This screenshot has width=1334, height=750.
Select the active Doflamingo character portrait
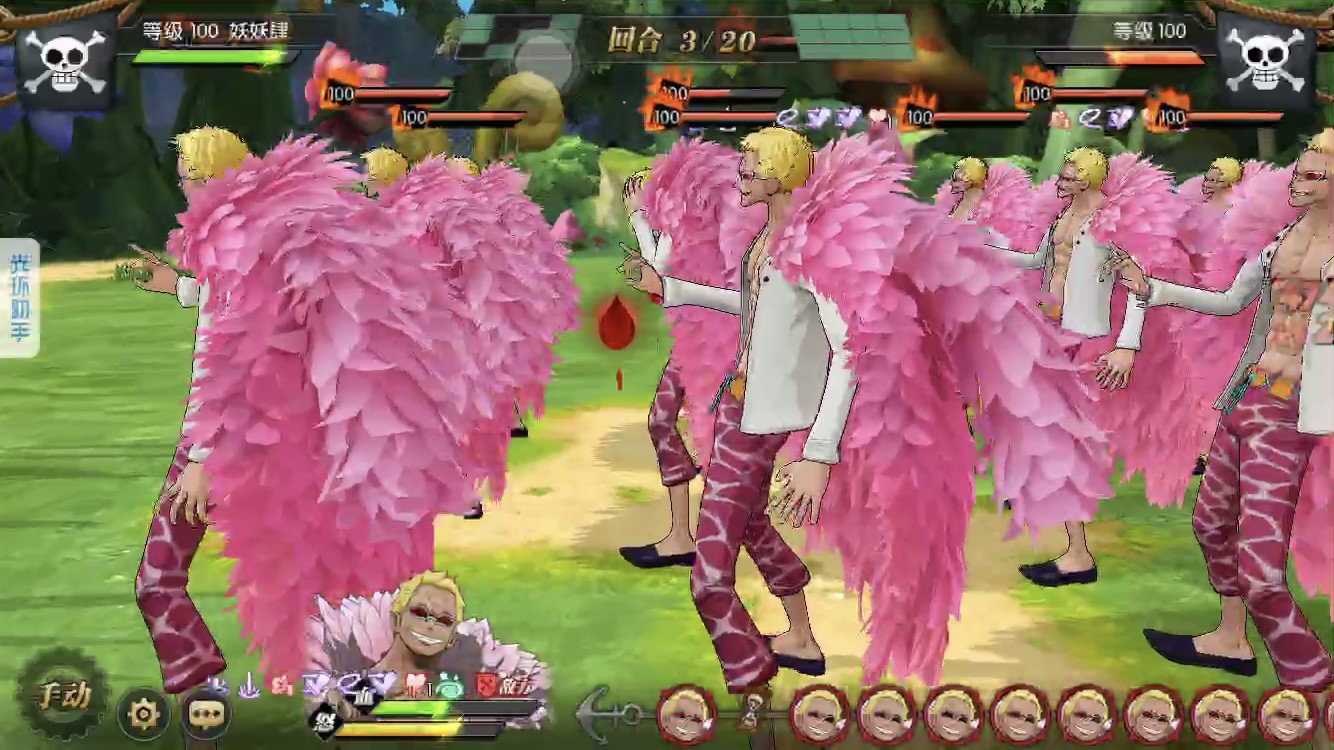[430, 630]
